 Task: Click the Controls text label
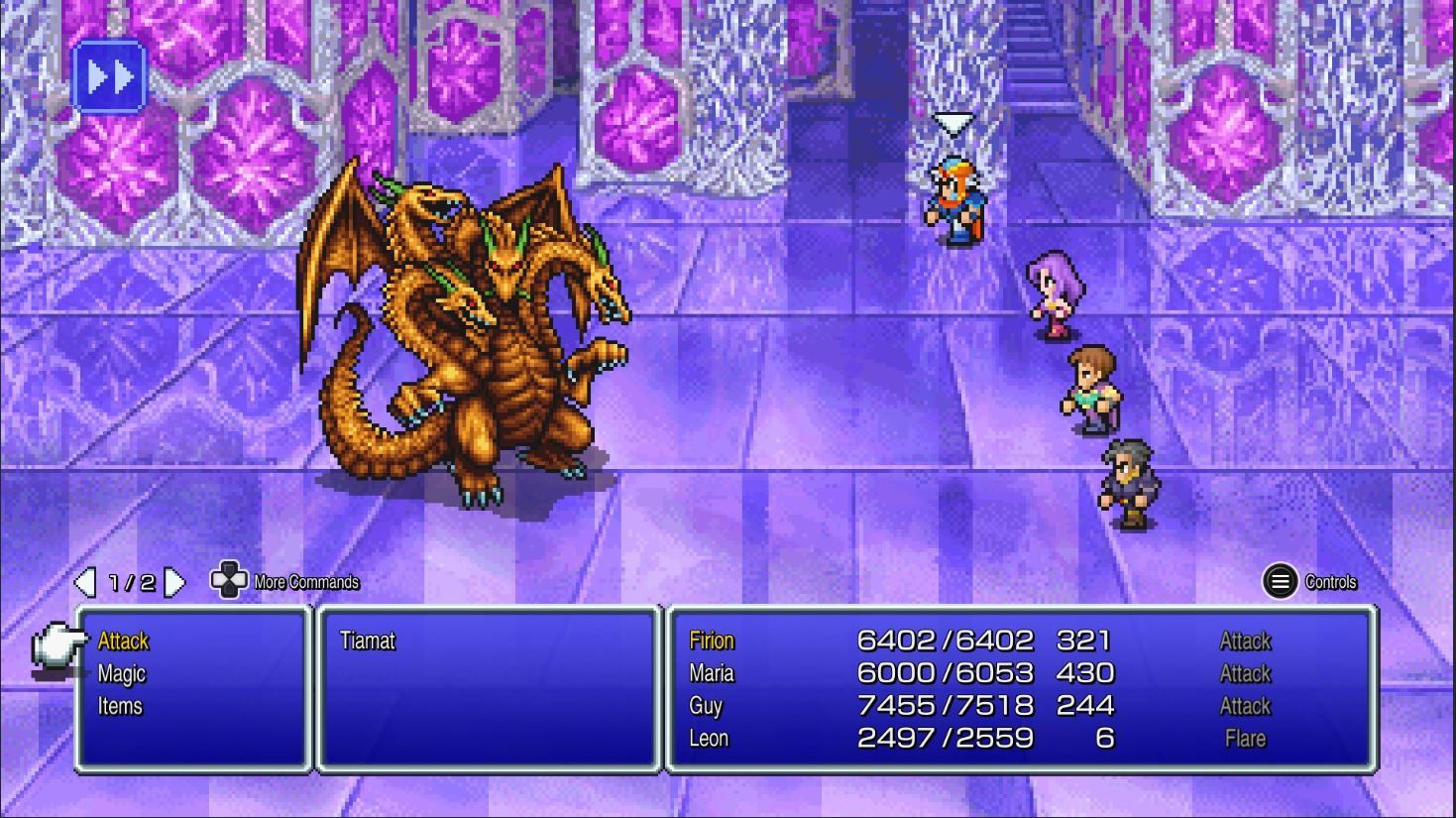click(1333, 582)
